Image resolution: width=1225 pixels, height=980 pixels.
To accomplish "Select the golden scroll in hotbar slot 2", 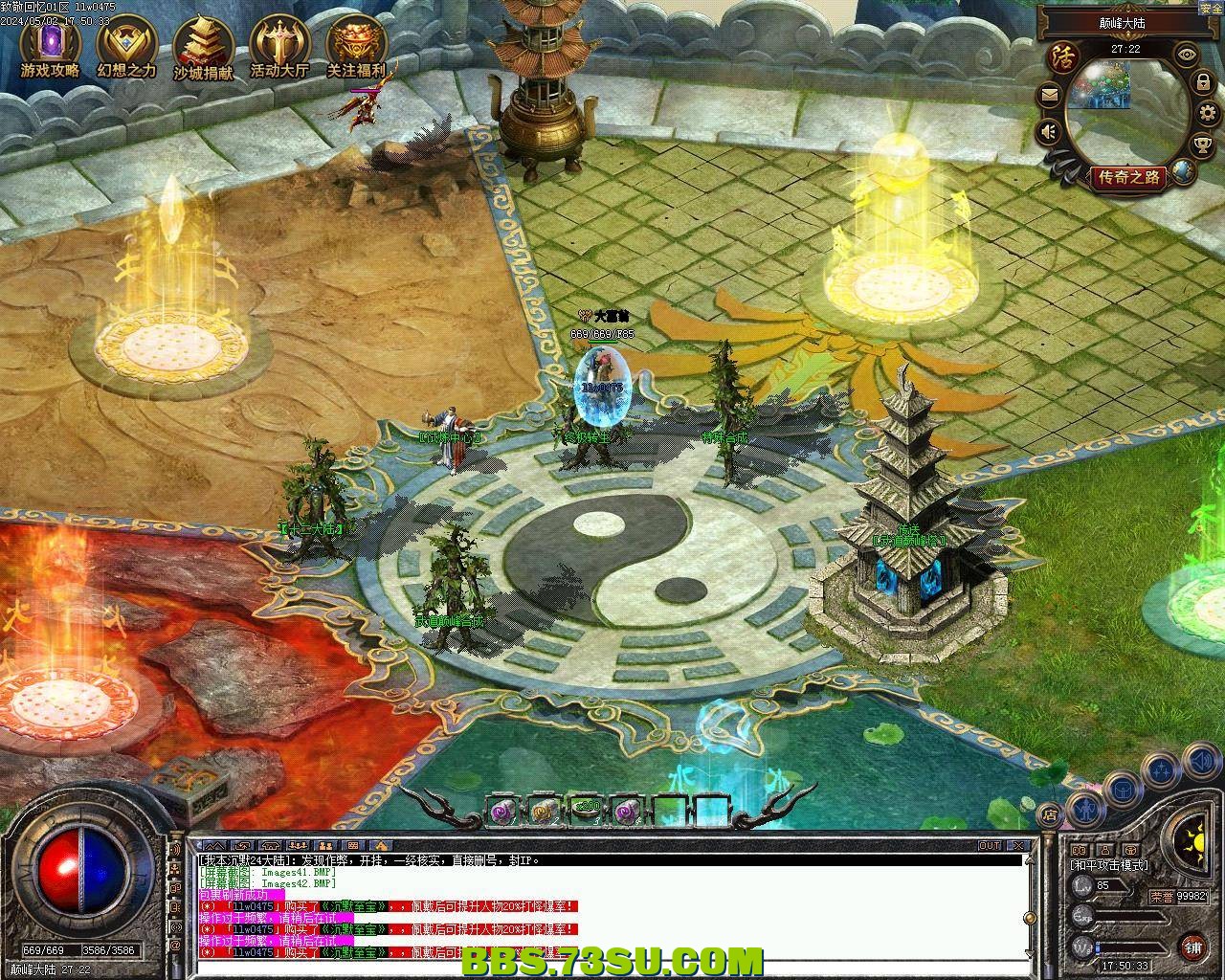I will click(545, 812).
